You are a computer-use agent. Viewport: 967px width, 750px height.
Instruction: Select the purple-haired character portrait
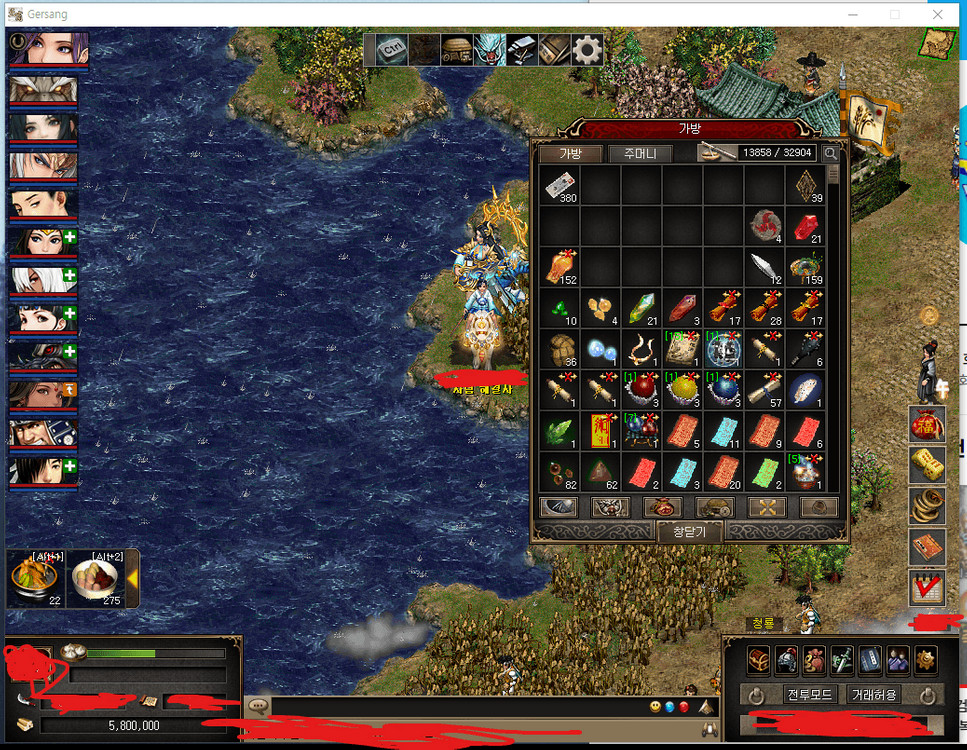coord(49,48)
